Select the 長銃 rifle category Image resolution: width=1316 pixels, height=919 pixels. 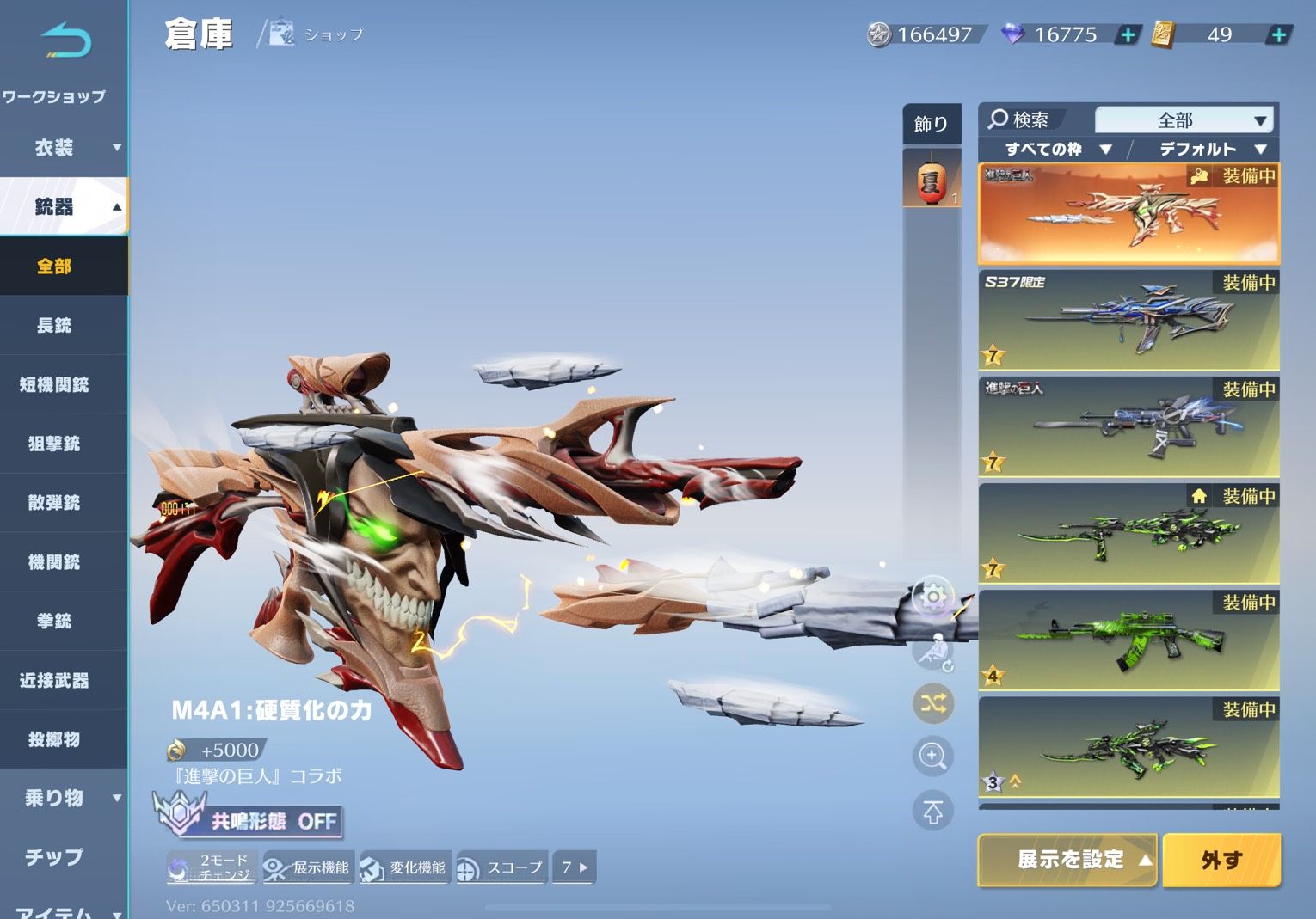[54, 325]
